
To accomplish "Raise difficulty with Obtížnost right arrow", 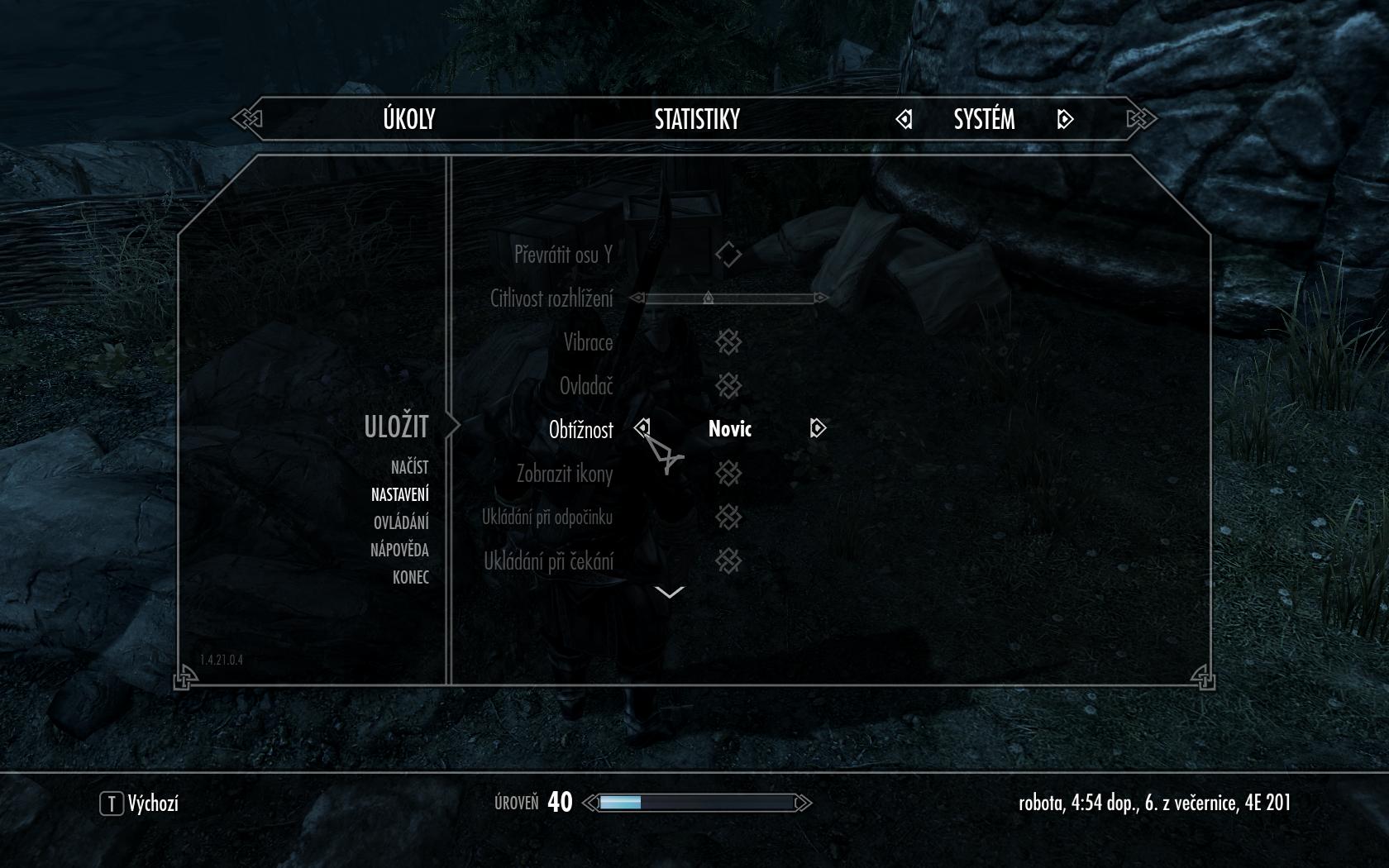I will 818,427.
